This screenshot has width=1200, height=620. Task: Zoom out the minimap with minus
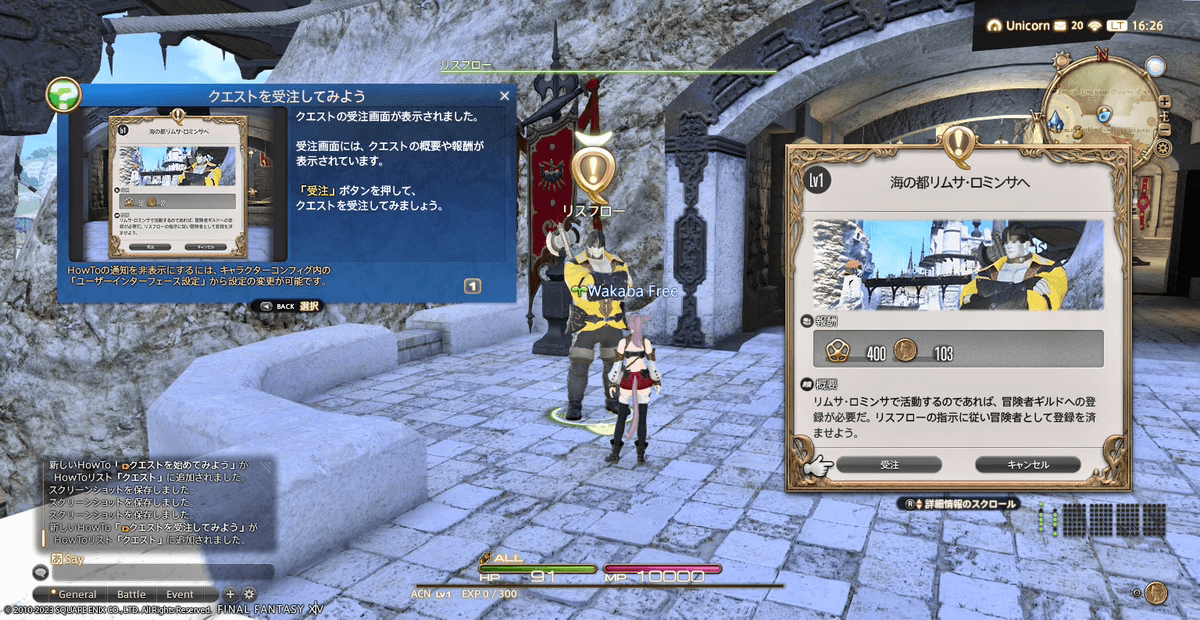click(x=1164, y=130)
